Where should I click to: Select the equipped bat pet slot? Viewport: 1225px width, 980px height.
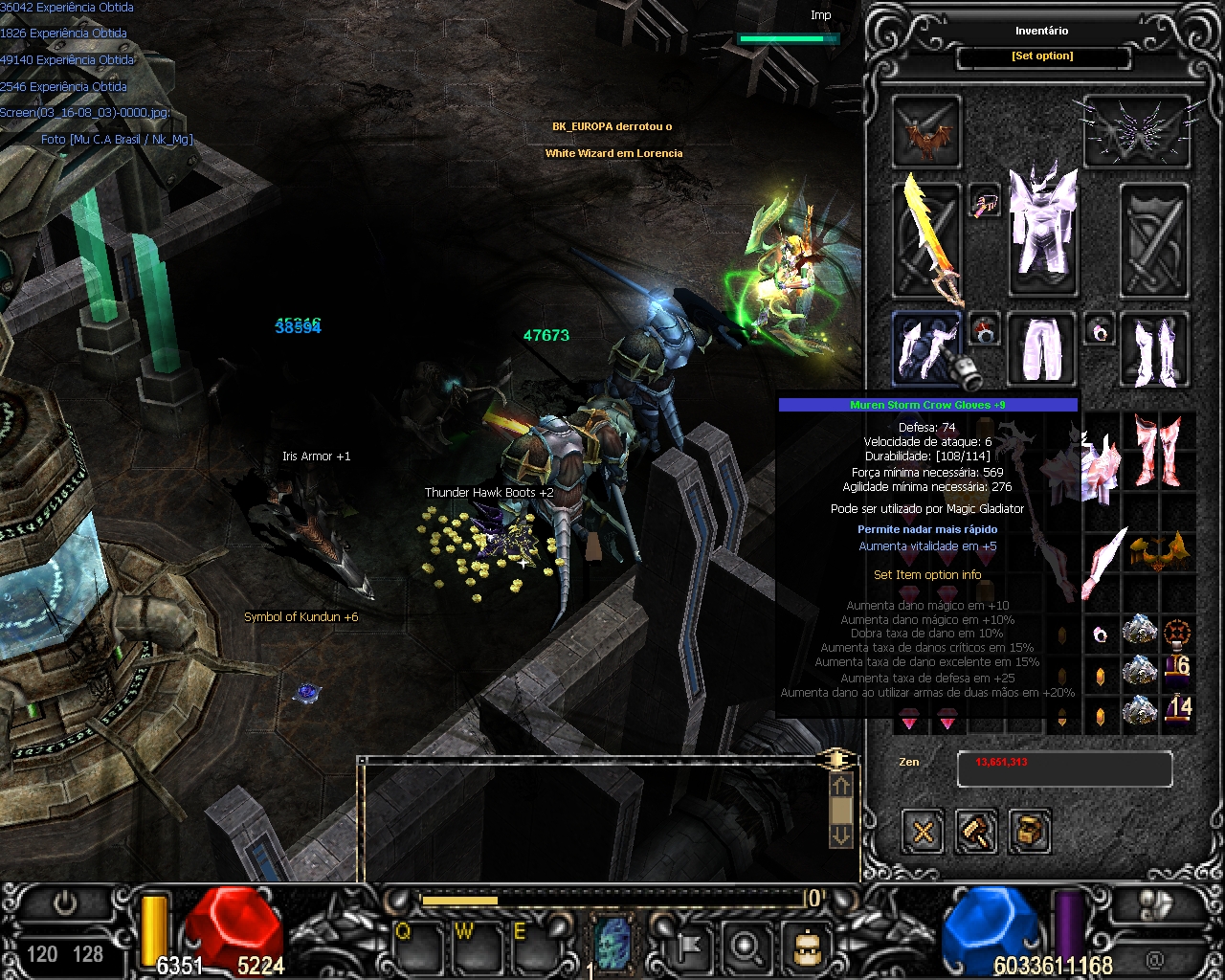tap(926, 131)
